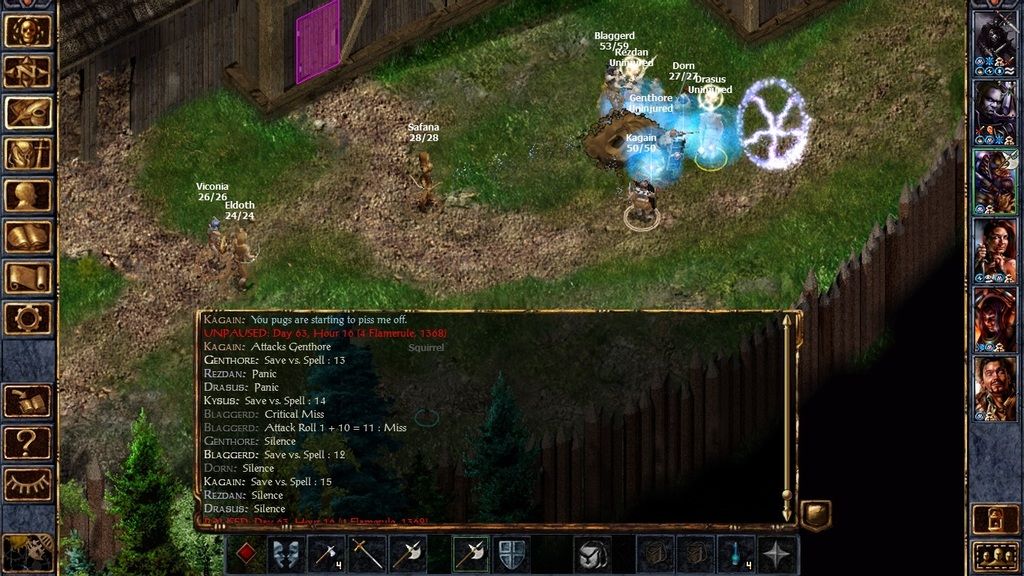Click the red diamond action button
The image size is (1024, 576).
(x=246, y=553)
